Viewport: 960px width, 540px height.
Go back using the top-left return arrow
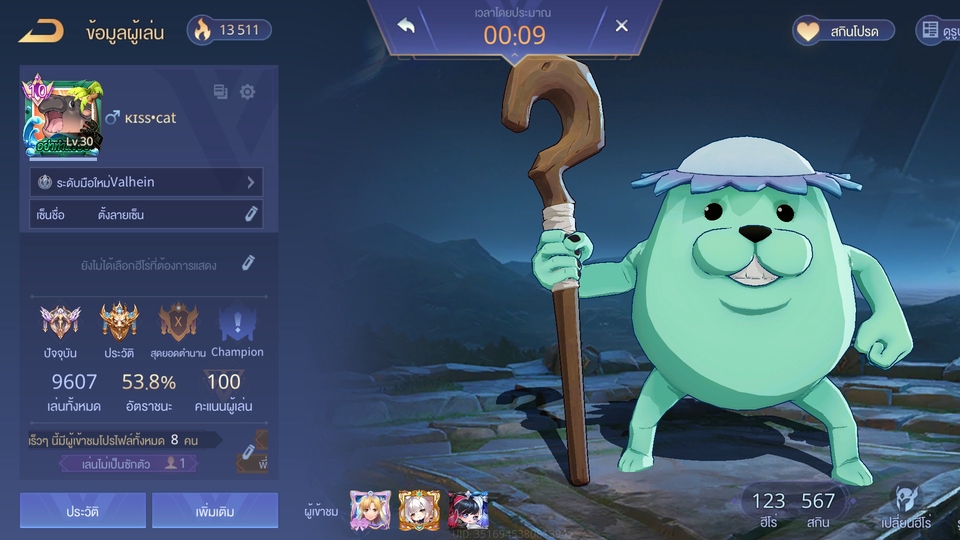[41, 31]
